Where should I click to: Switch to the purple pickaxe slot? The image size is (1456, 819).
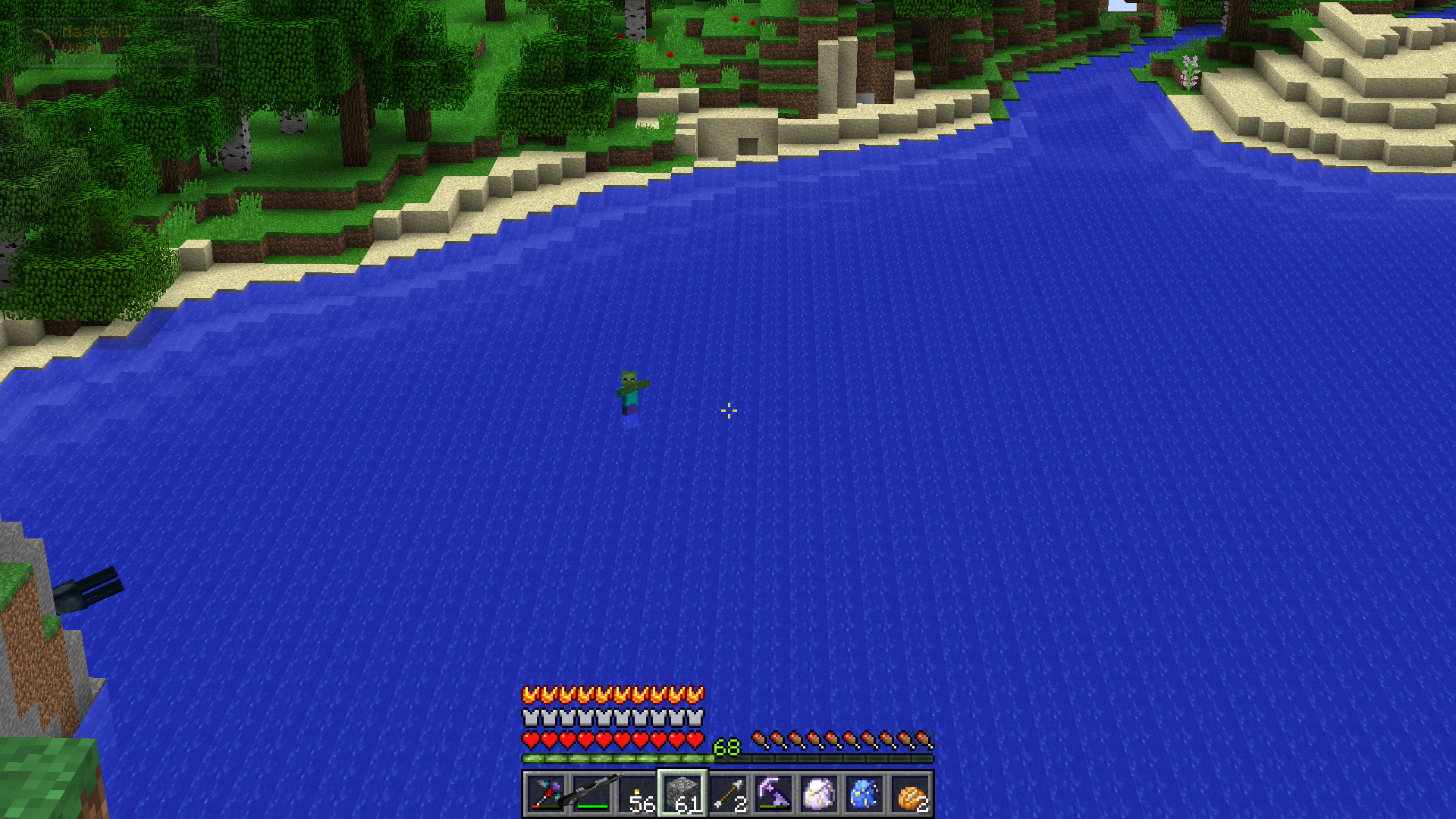click(773, 794)
